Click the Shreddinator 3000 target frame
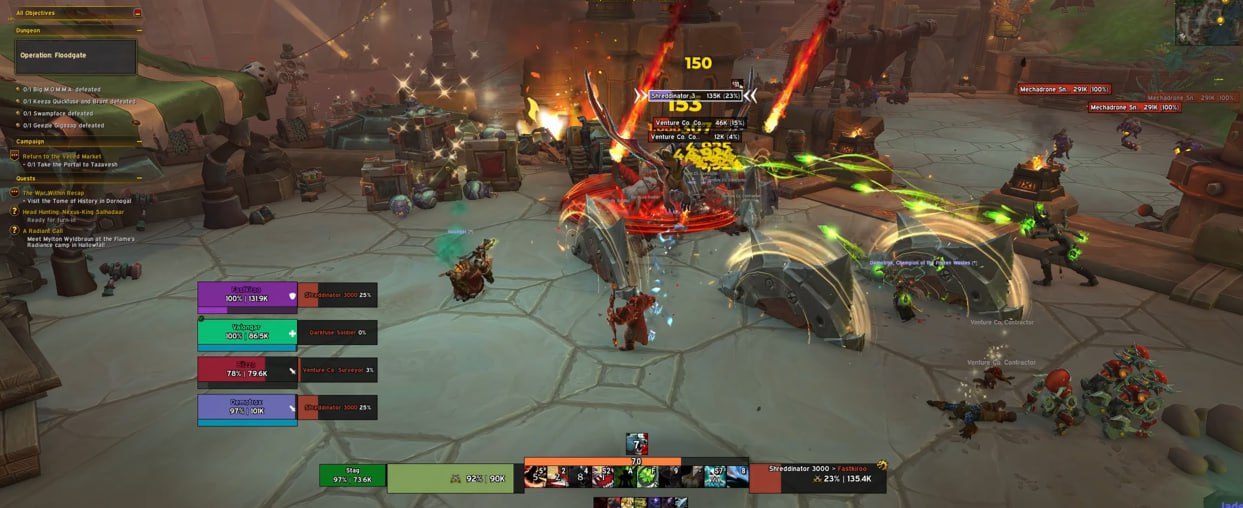1243x508 pixels. click(x=816, y=478)
